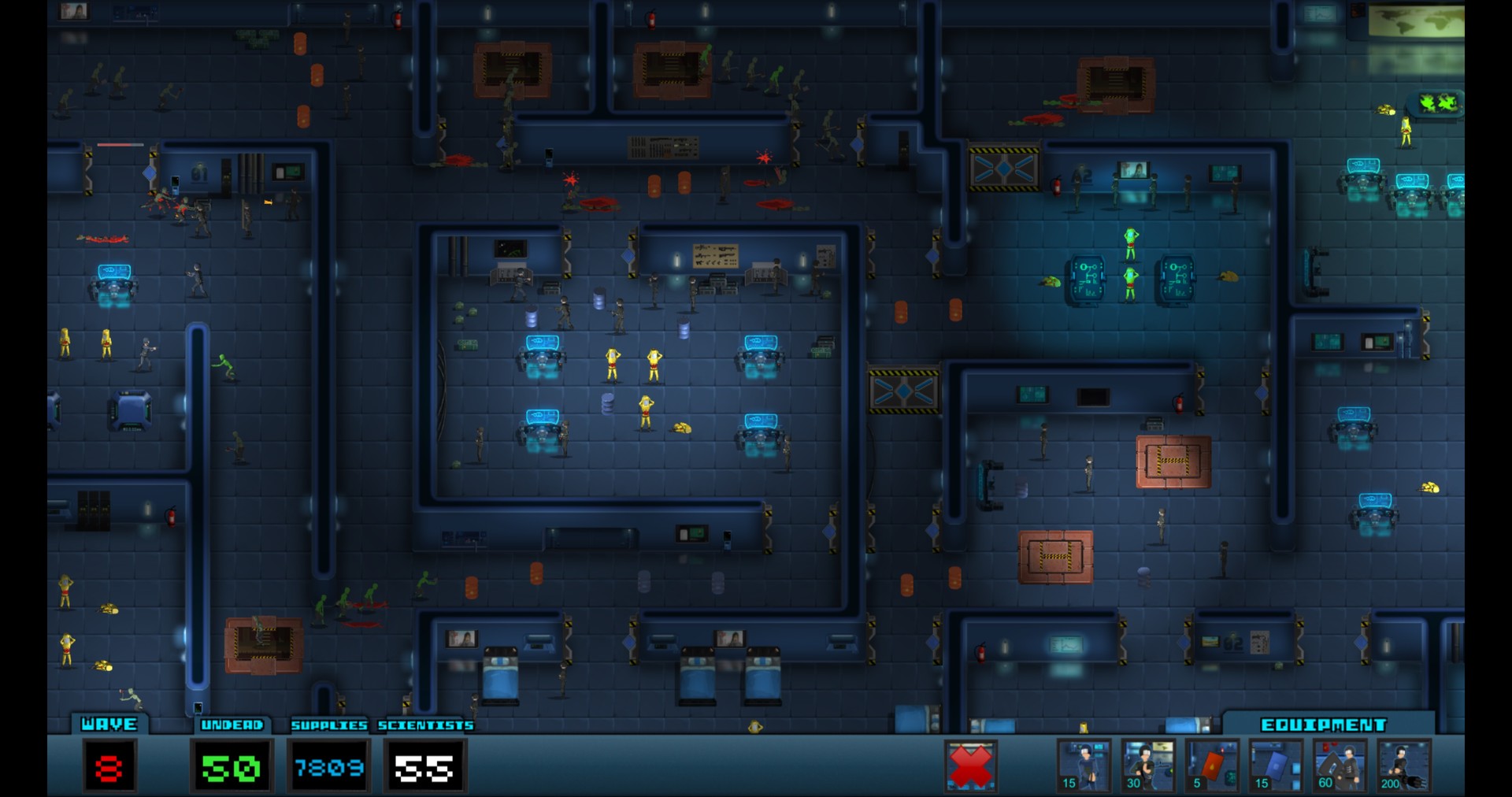Click the SCIENTISTS label above its counter

tap(424, 724)
